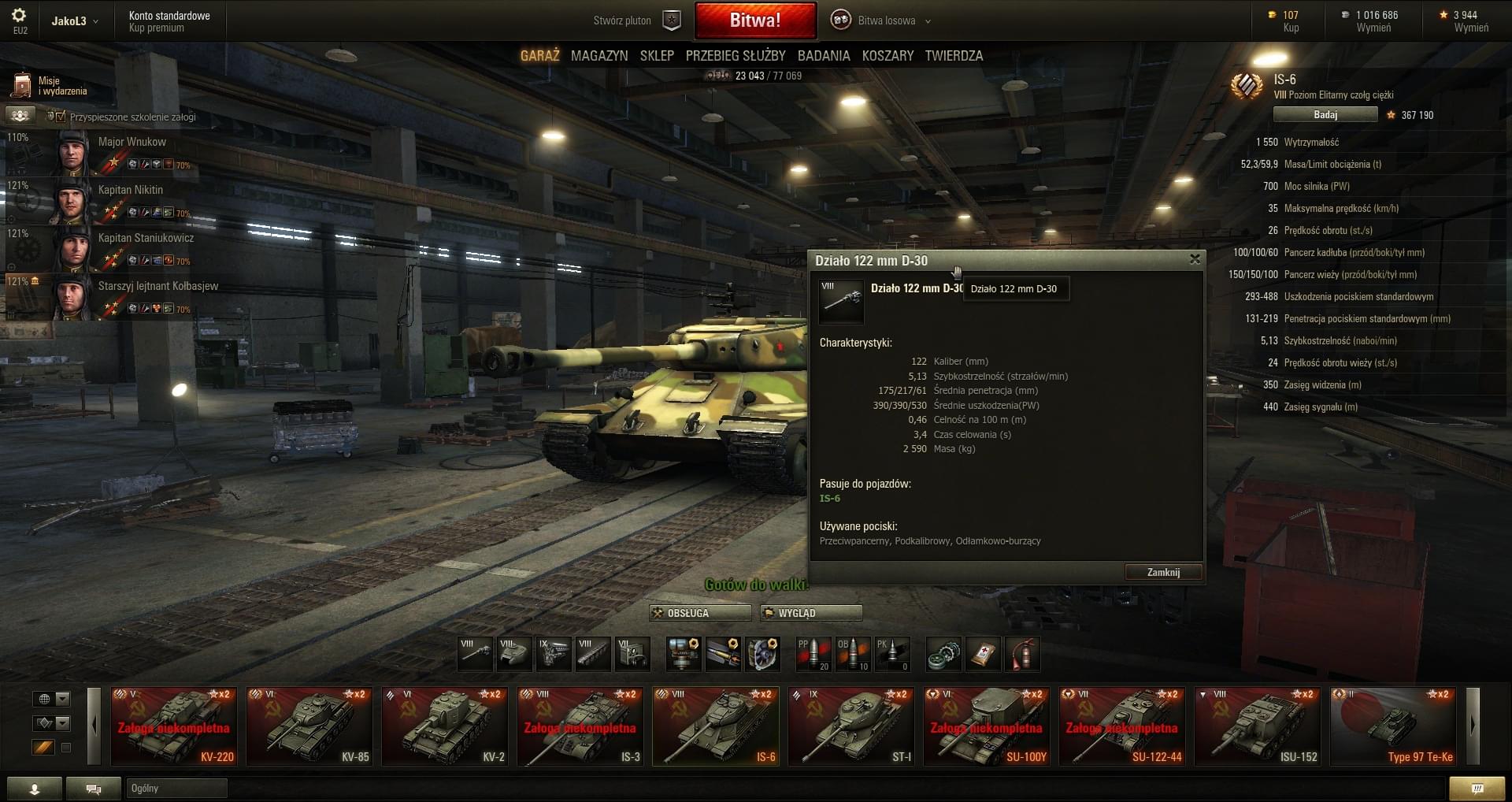Image resolution: width=1512 pixels, height=802 pixels.
Task: Close the Działo 122 mm D-30 window
Action: 1195,259
